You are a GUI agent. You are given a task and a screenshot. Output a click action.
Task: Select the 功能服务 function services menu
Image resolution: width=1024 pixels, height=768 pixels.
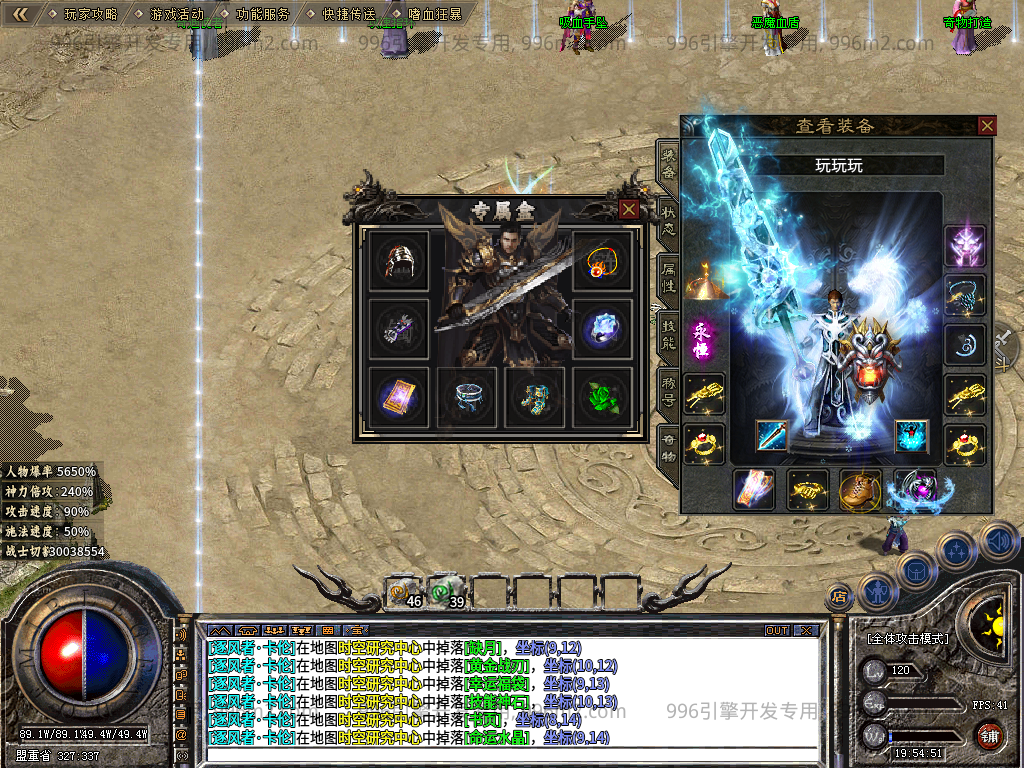(263, 14)
